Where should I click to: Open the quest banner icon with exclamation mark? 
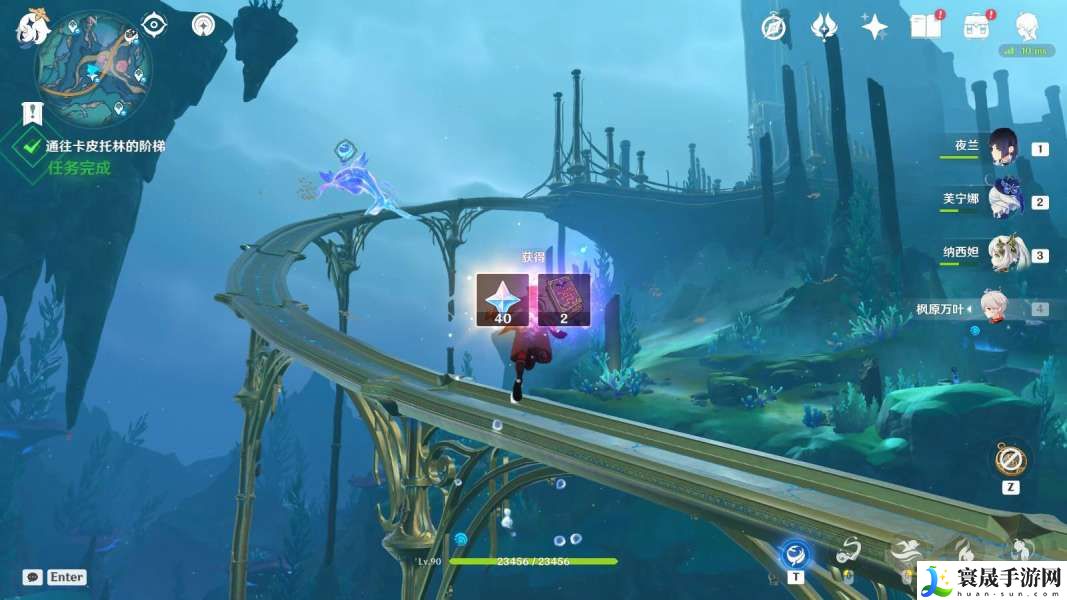click(32, 113)
